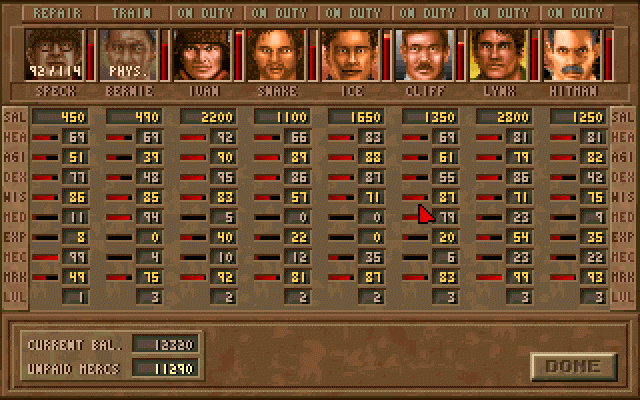The image size is (640, 400).
Task: Toggle Ivan's ON DUTY status
Action: (x=207, y=14)
